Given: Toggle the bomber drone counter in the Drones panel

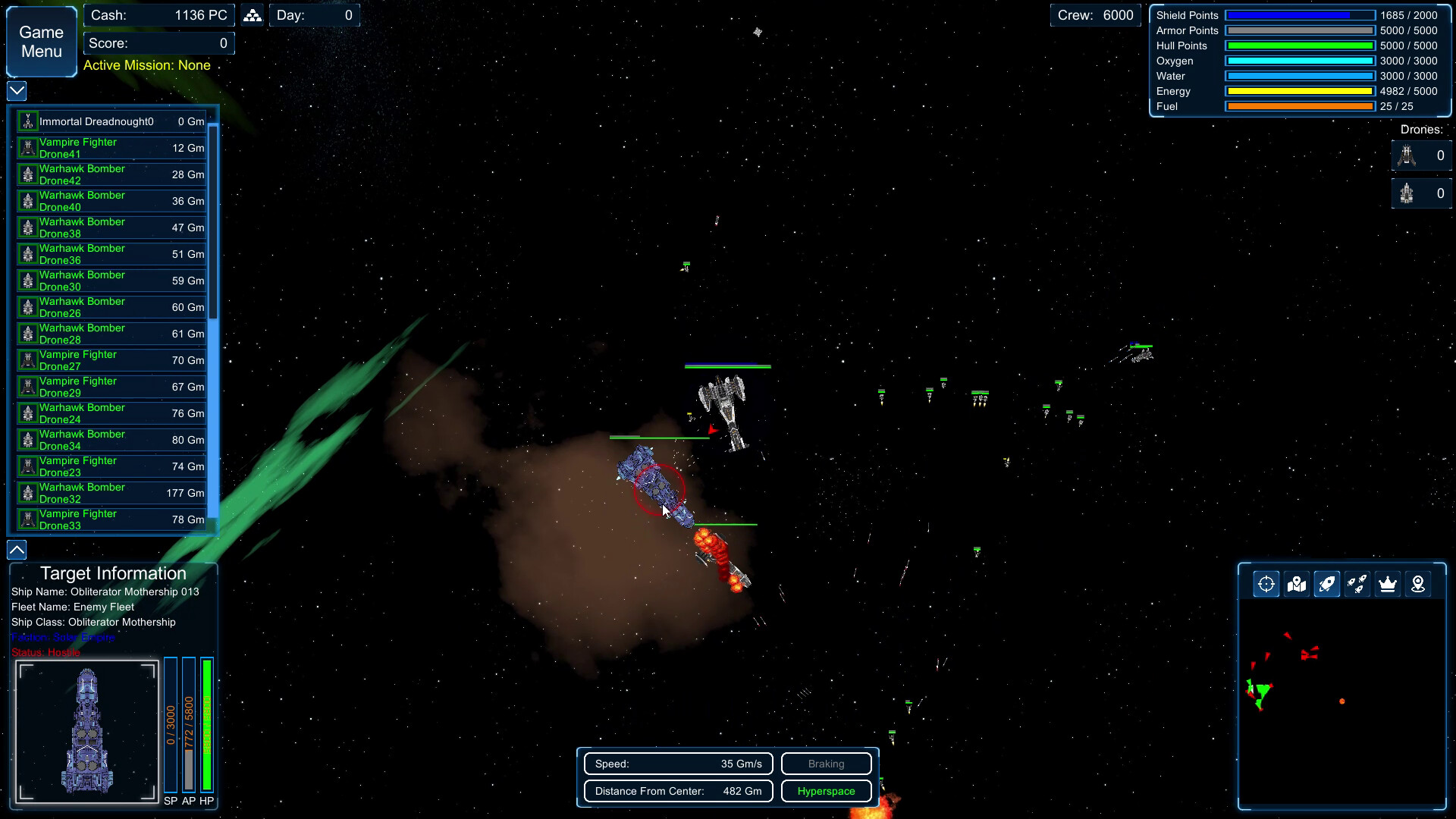Looking at the screenshot, I should pos(1409,194).
